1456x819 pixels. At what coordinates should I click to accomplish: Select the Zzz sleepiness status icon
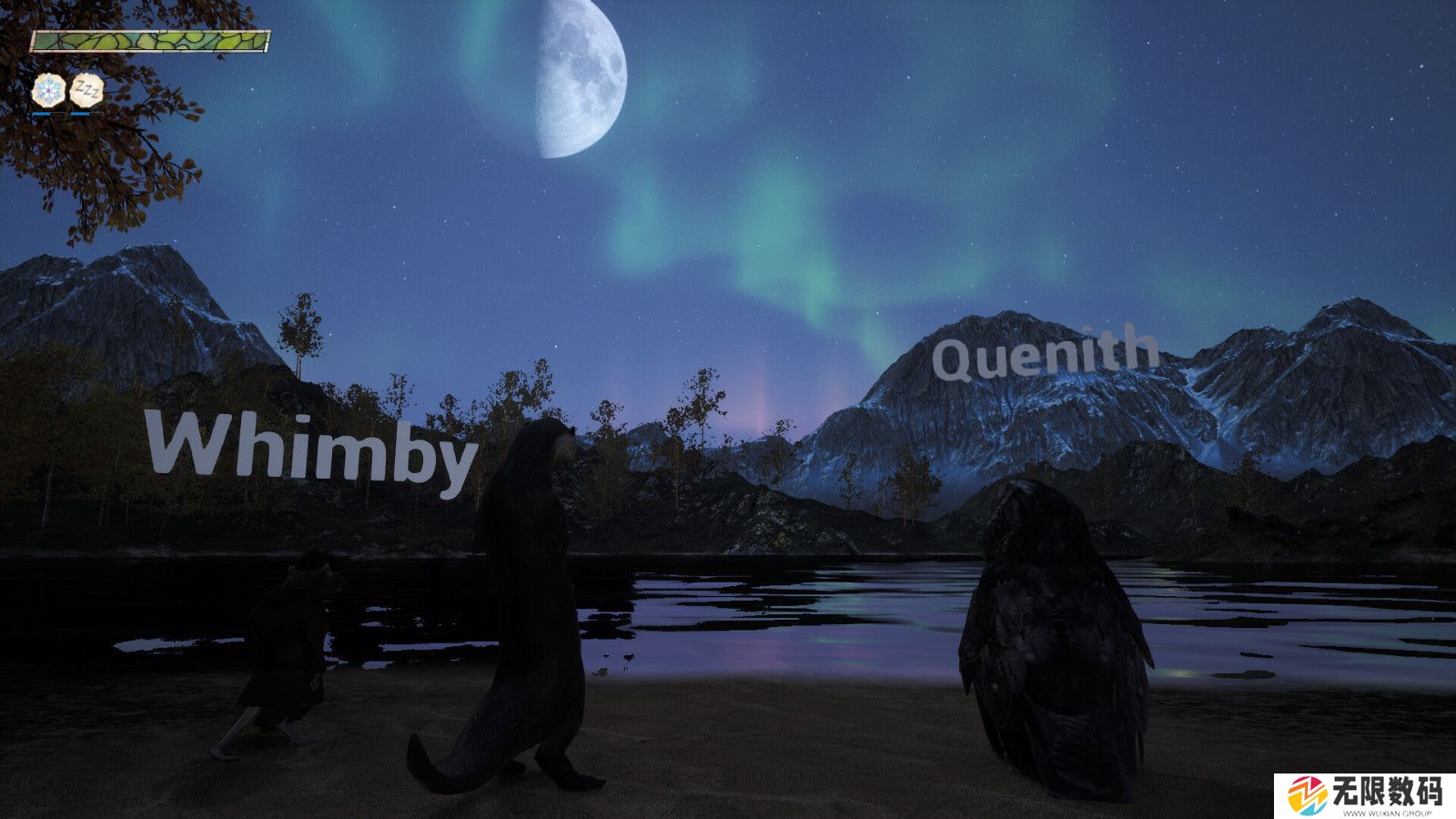pos(86,90)
